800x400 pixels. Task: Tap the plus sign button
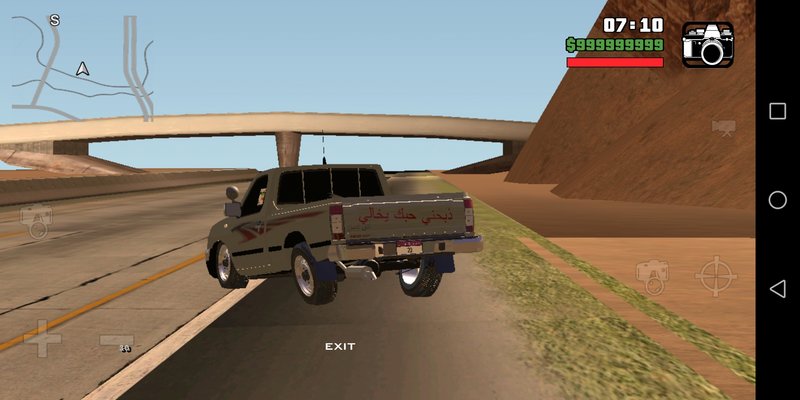coord(43,338)
